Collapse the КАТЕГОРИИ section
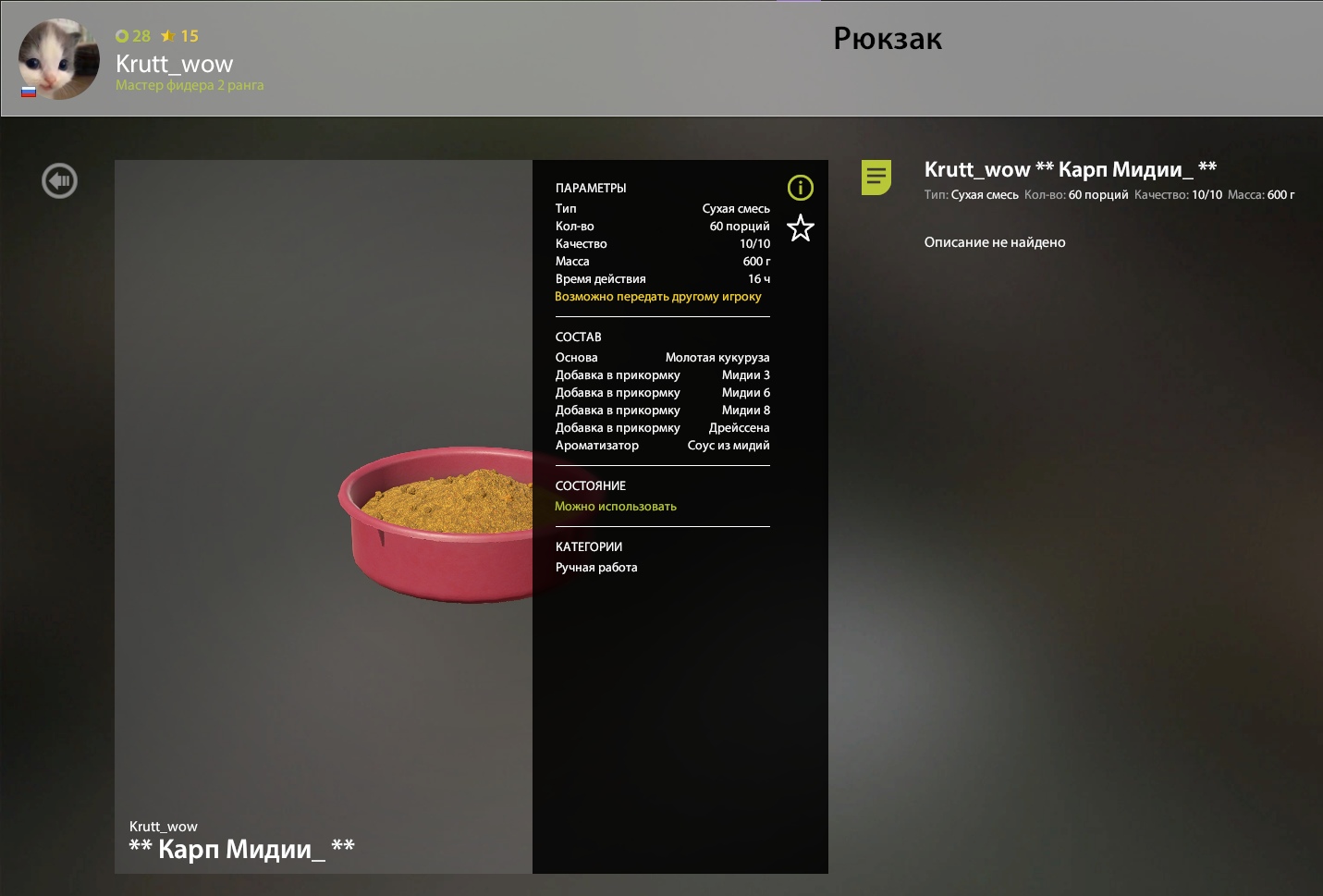The image size is (1323, 896). point(589,546)
